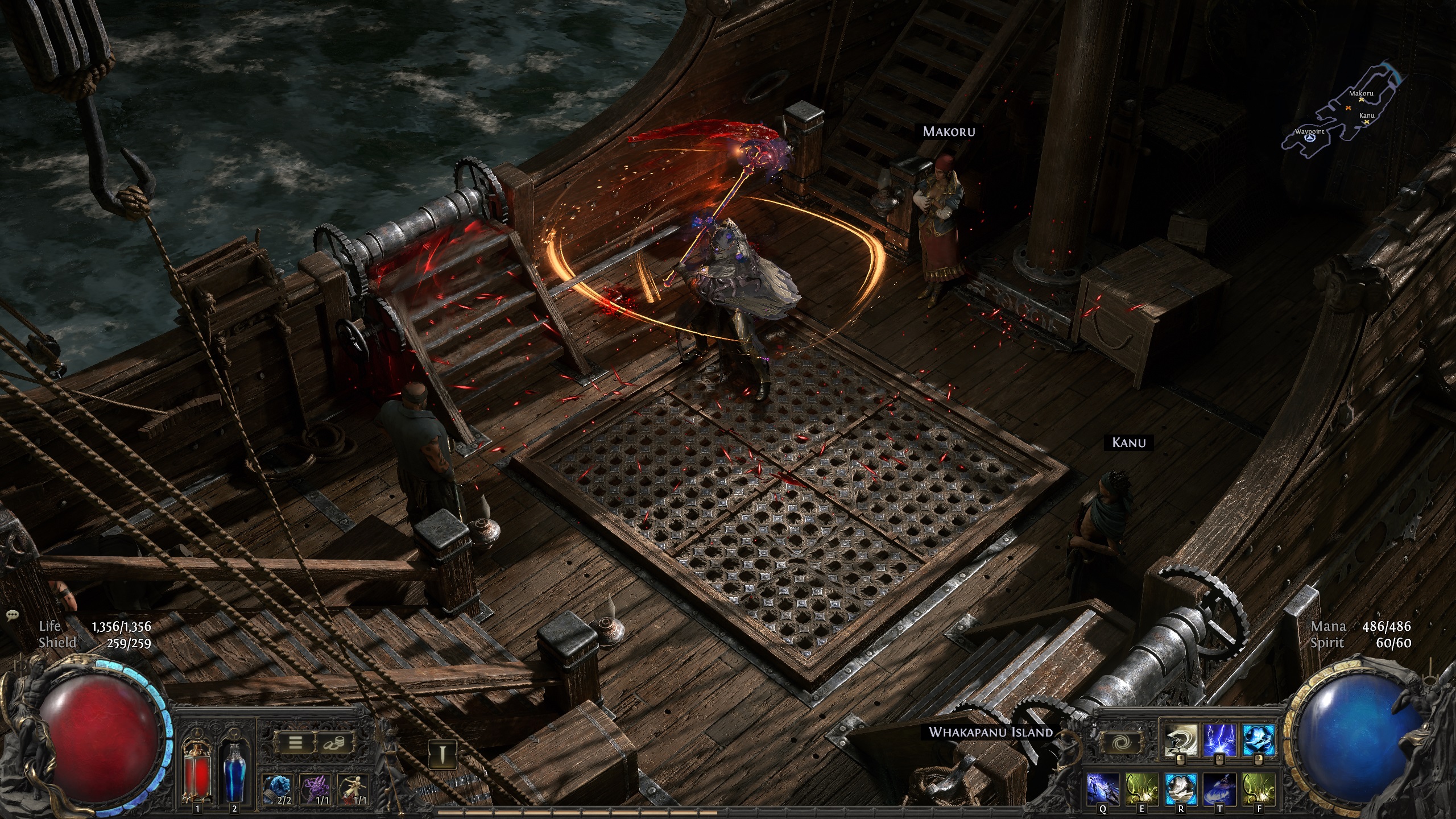
Task: Activate the white whirlwind slash skill
Action: [x=1178, y=740]
